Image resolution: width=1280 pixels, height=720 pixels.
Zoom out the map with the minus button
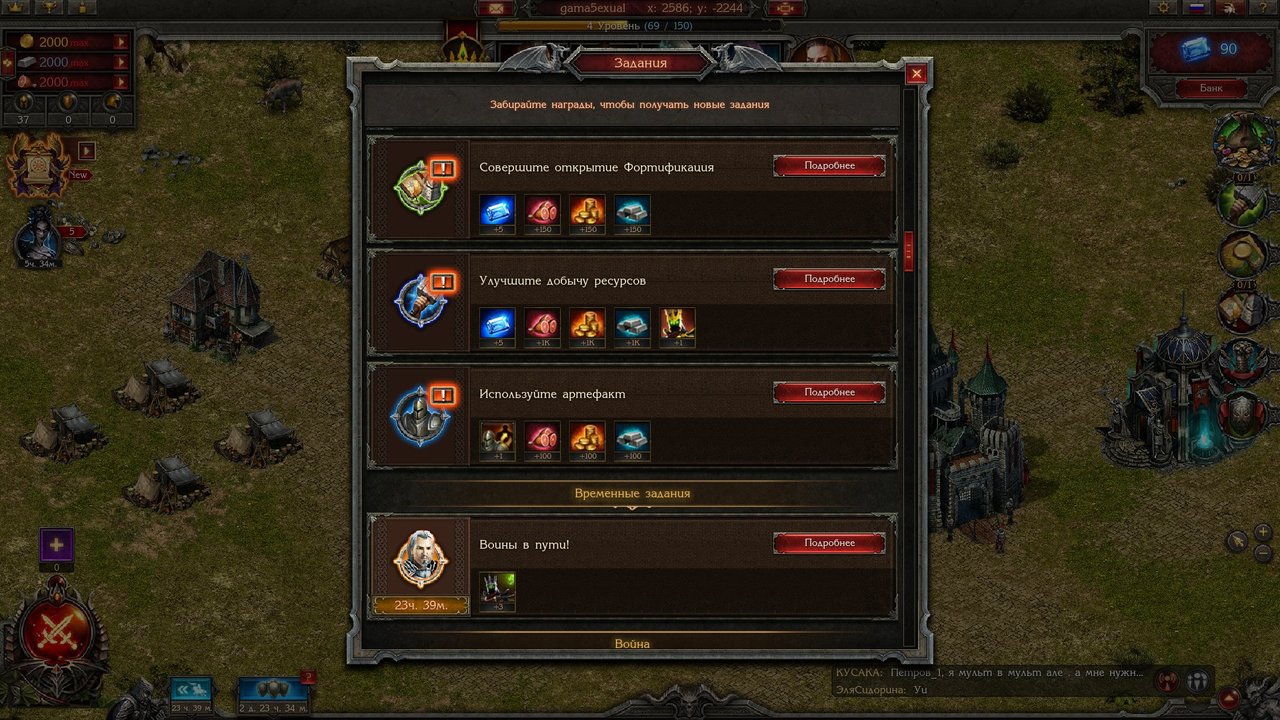click(x=1262, y=553)
